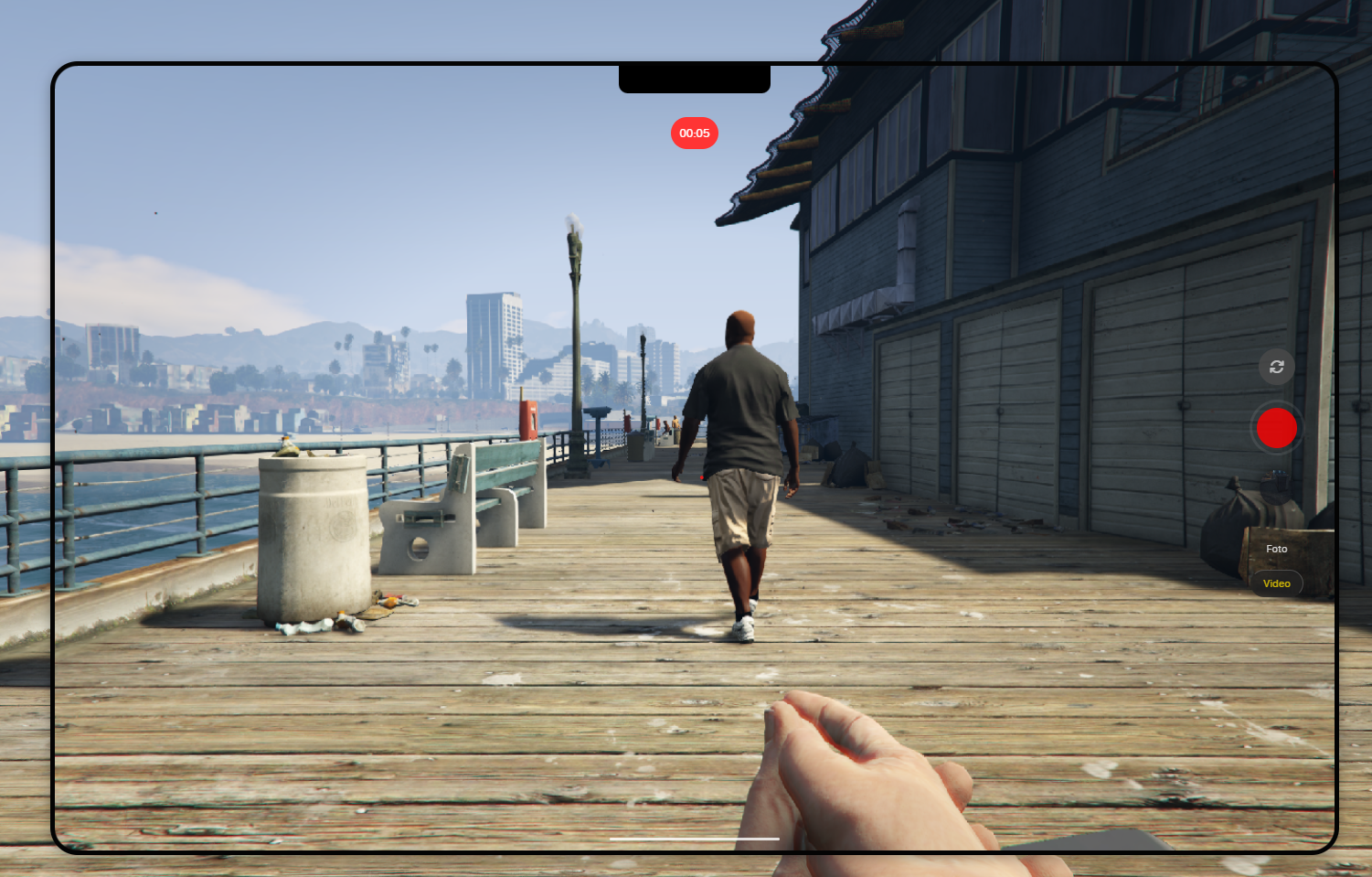Image resolution: width=1372 pixels, height=877 pixels.
Task: Flip the camera with the rotate arrows icon
Action: [x=1276, y=367]
